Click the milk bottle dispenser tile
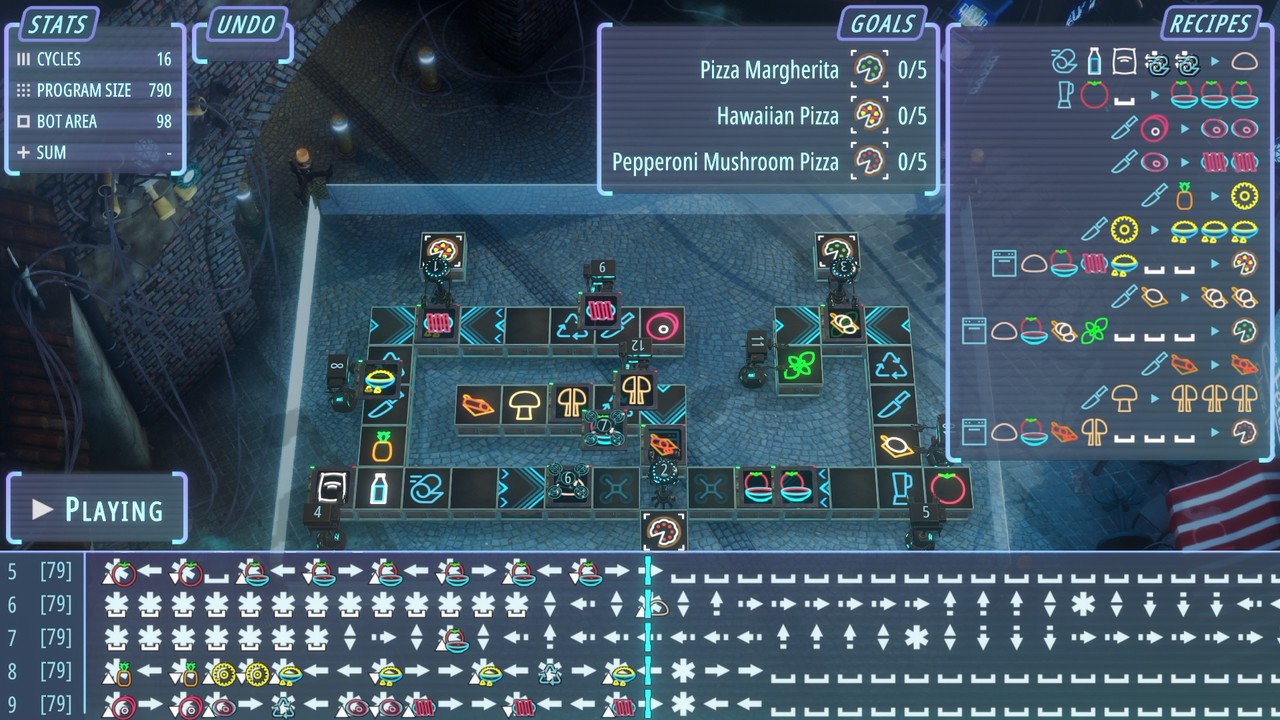This screenshot has width=1280, height=720. point(380,487)
